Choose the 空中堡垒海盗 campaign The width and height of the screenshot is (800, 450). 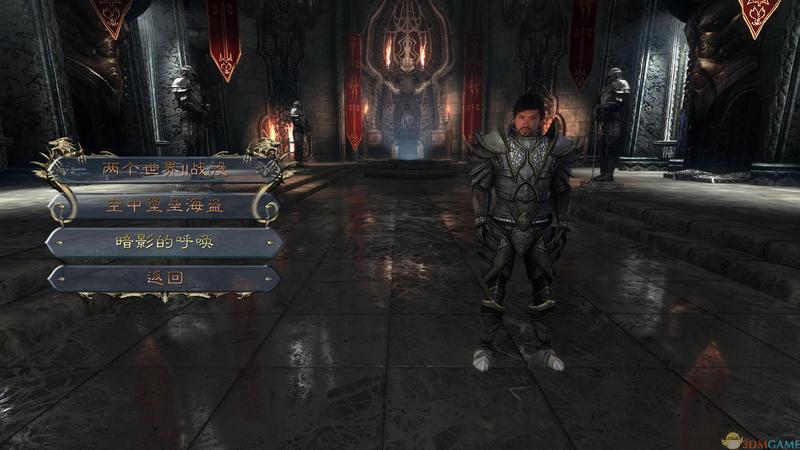(165, 207)
